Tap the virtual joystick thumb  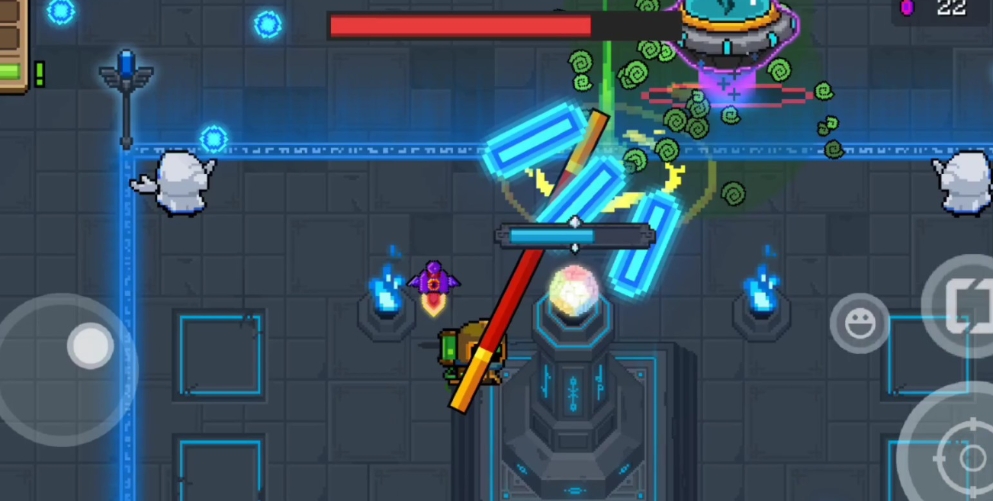[91, 346]
